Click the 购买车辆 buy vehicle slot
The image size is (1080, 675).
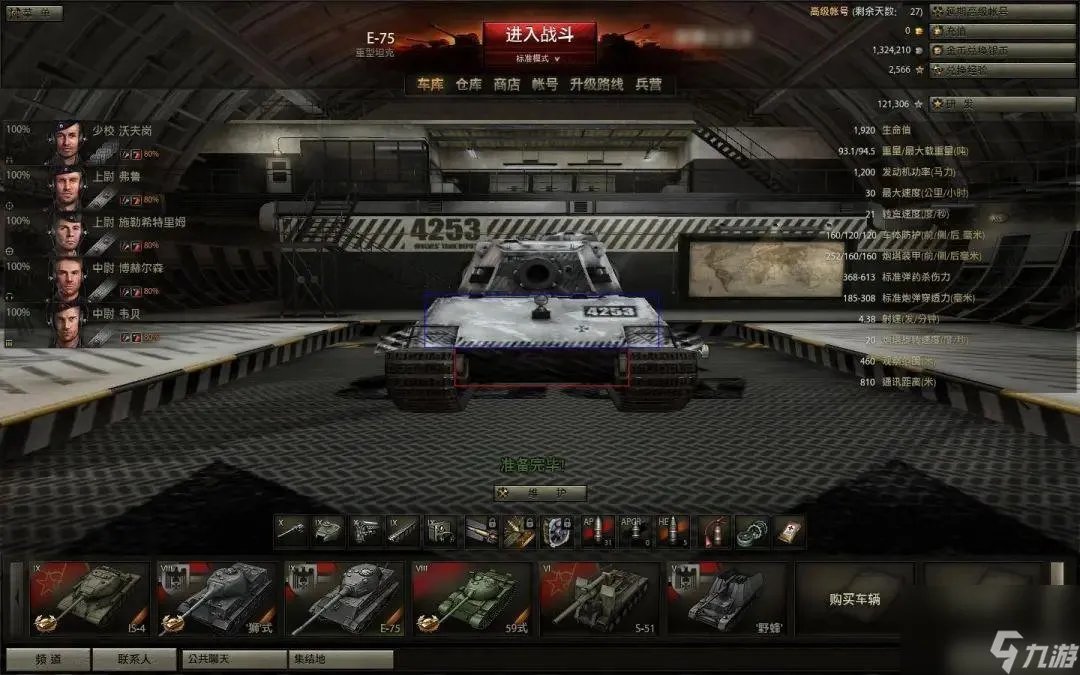(855, 599)
